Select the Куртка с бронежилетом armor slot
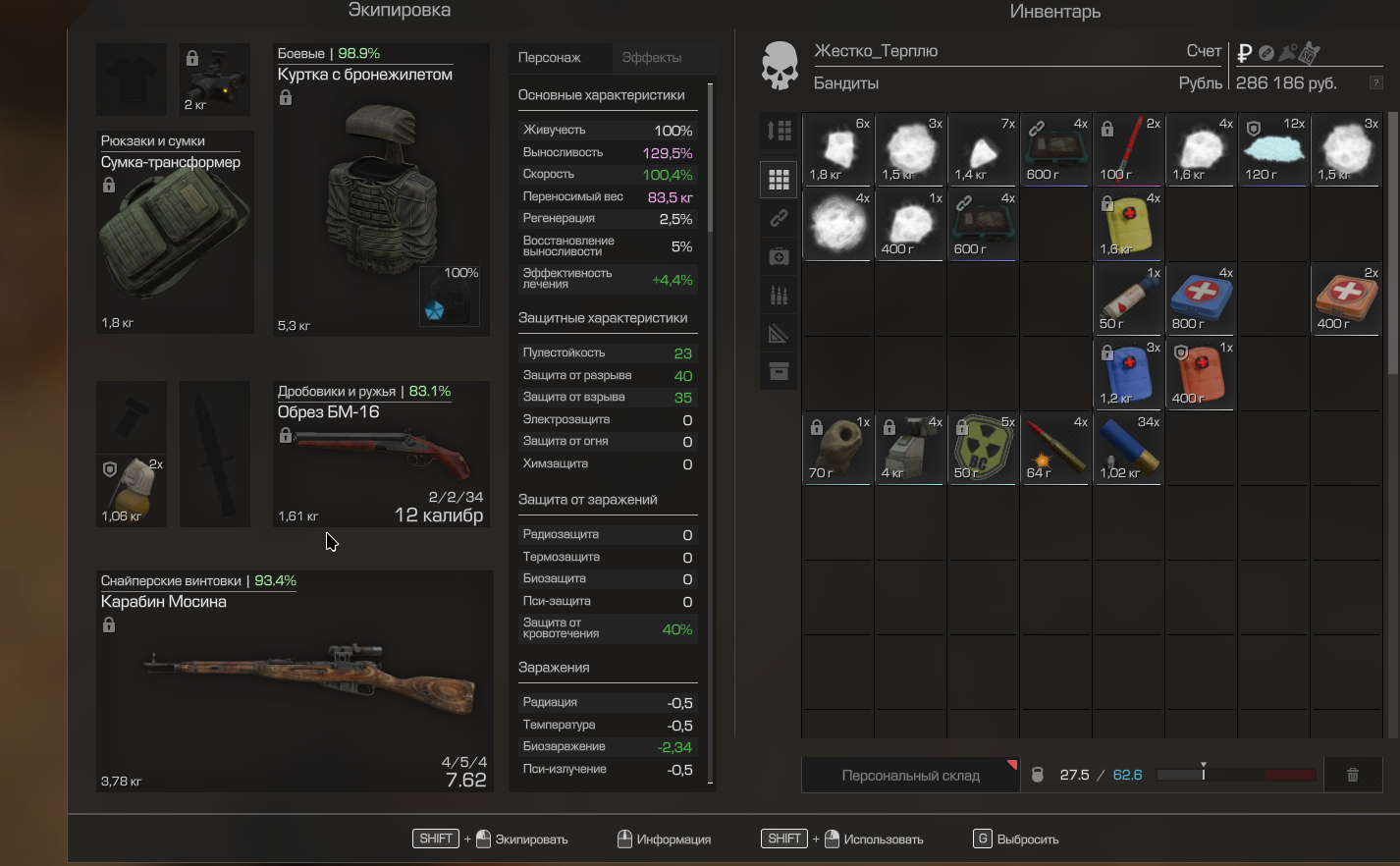This screenshot has width=1400, height=866. click(381, 189)
